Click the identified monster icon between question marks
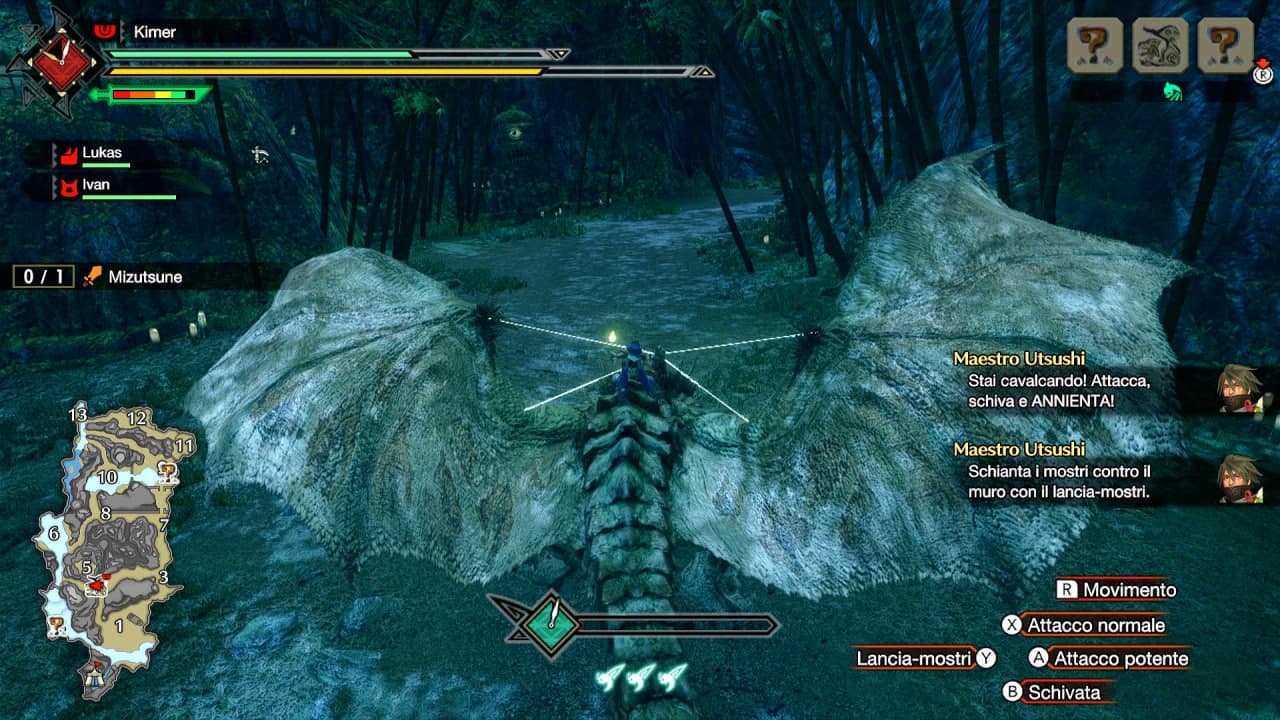 1160,45
